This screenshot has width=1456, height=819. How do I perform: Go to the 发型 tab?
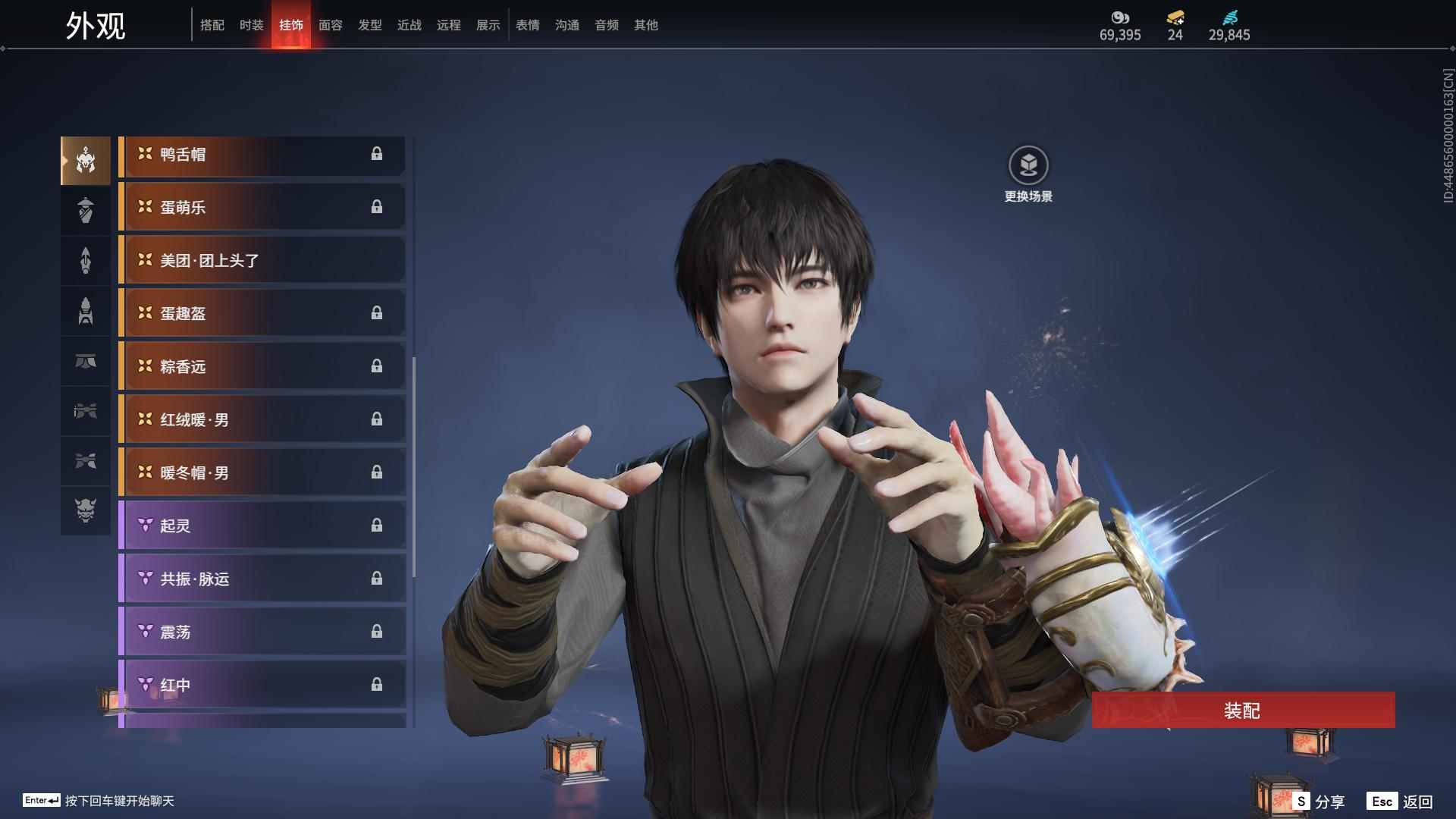[x=369, y=25]
